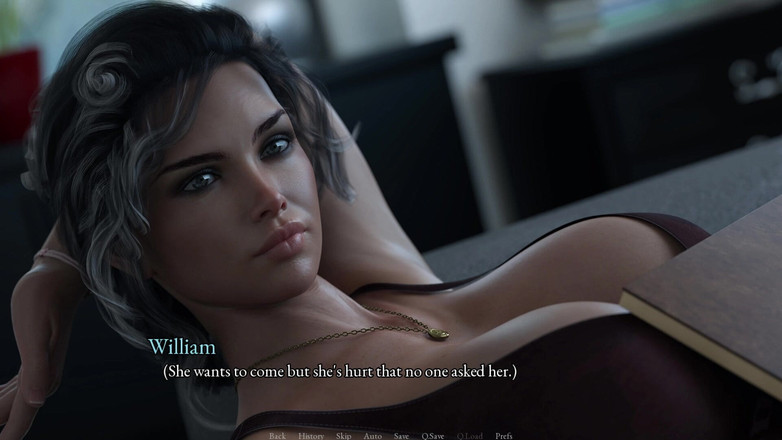
Task: Click Back in the quick menu
Action: [x=277, y=435]
